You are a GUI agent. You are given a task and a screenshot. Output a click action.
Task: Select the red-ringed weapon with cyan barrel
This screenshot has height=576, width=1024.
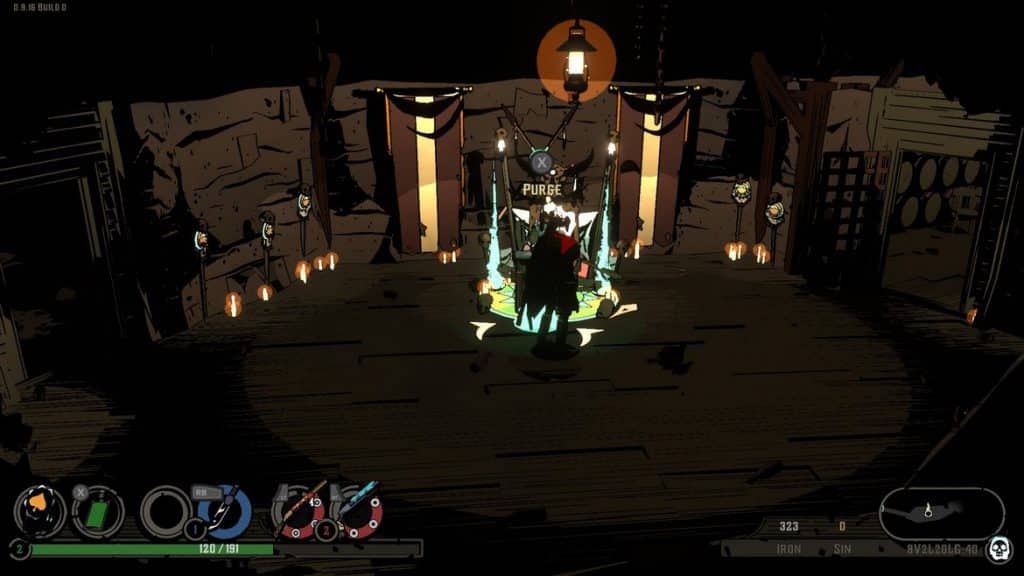coord(358,510)
